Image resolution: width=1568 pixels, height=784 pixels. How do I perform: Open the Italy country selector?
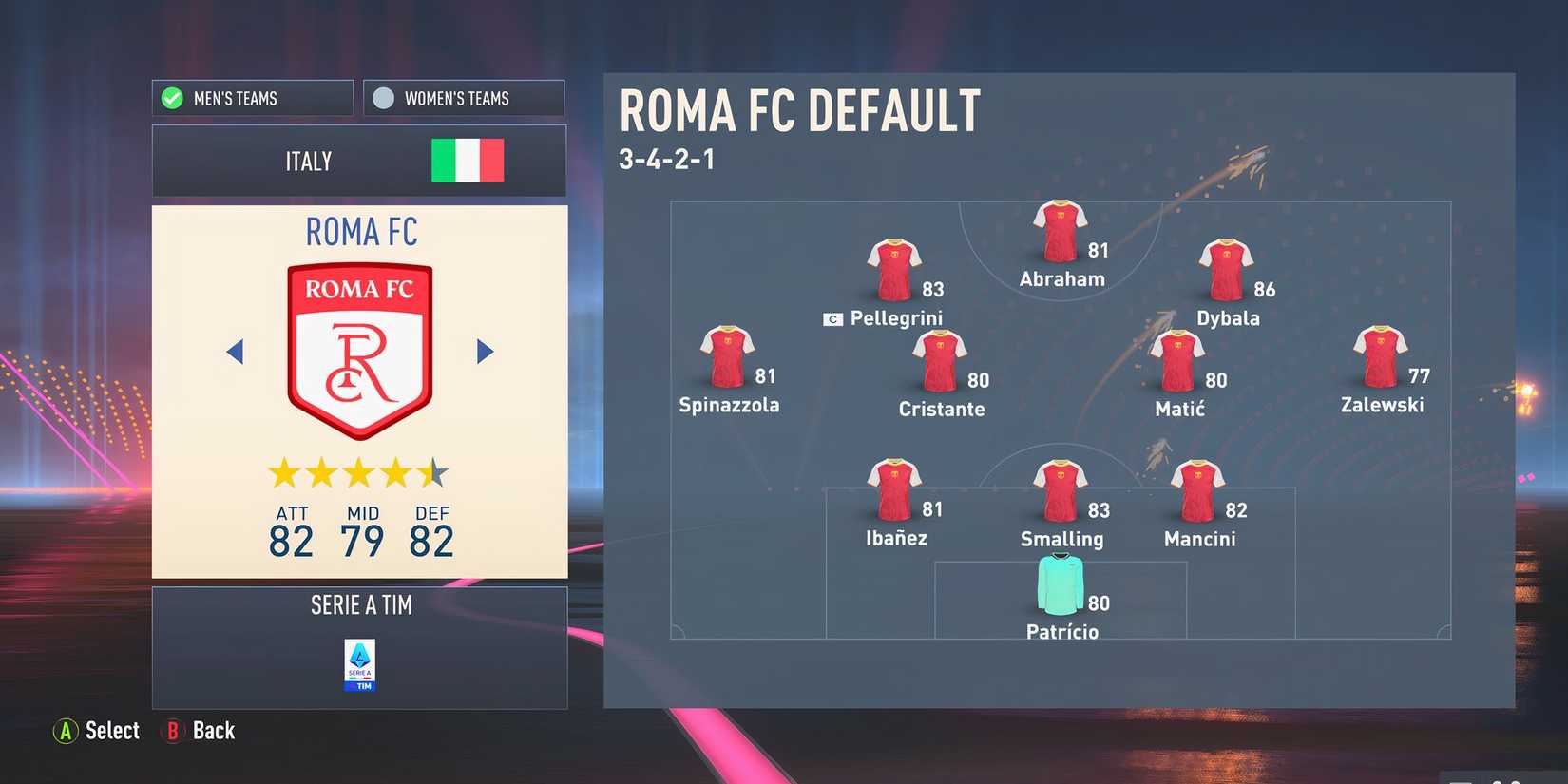[x=359, y=161]
